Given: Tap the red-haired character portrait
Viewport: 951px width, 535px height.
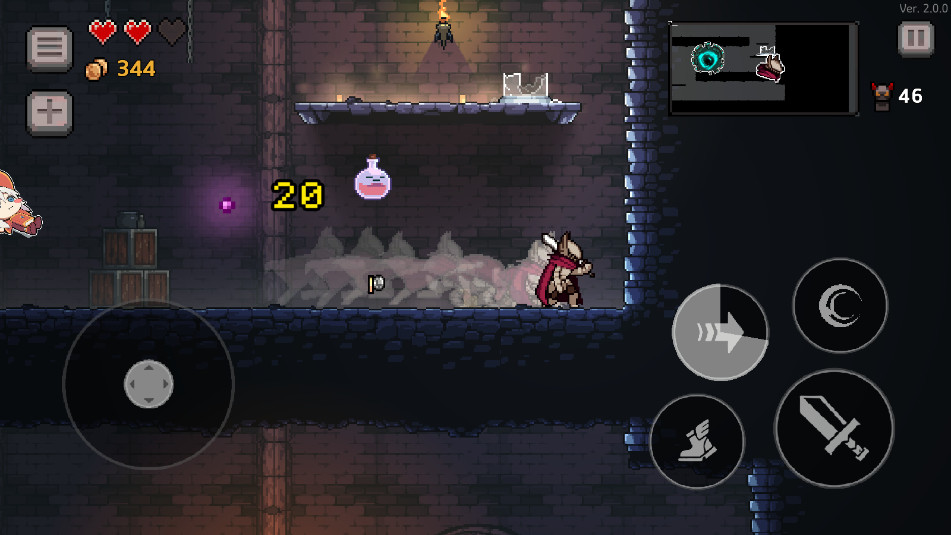Looking at the screenshot, I should pyautogui.click(x=18, y=205).
